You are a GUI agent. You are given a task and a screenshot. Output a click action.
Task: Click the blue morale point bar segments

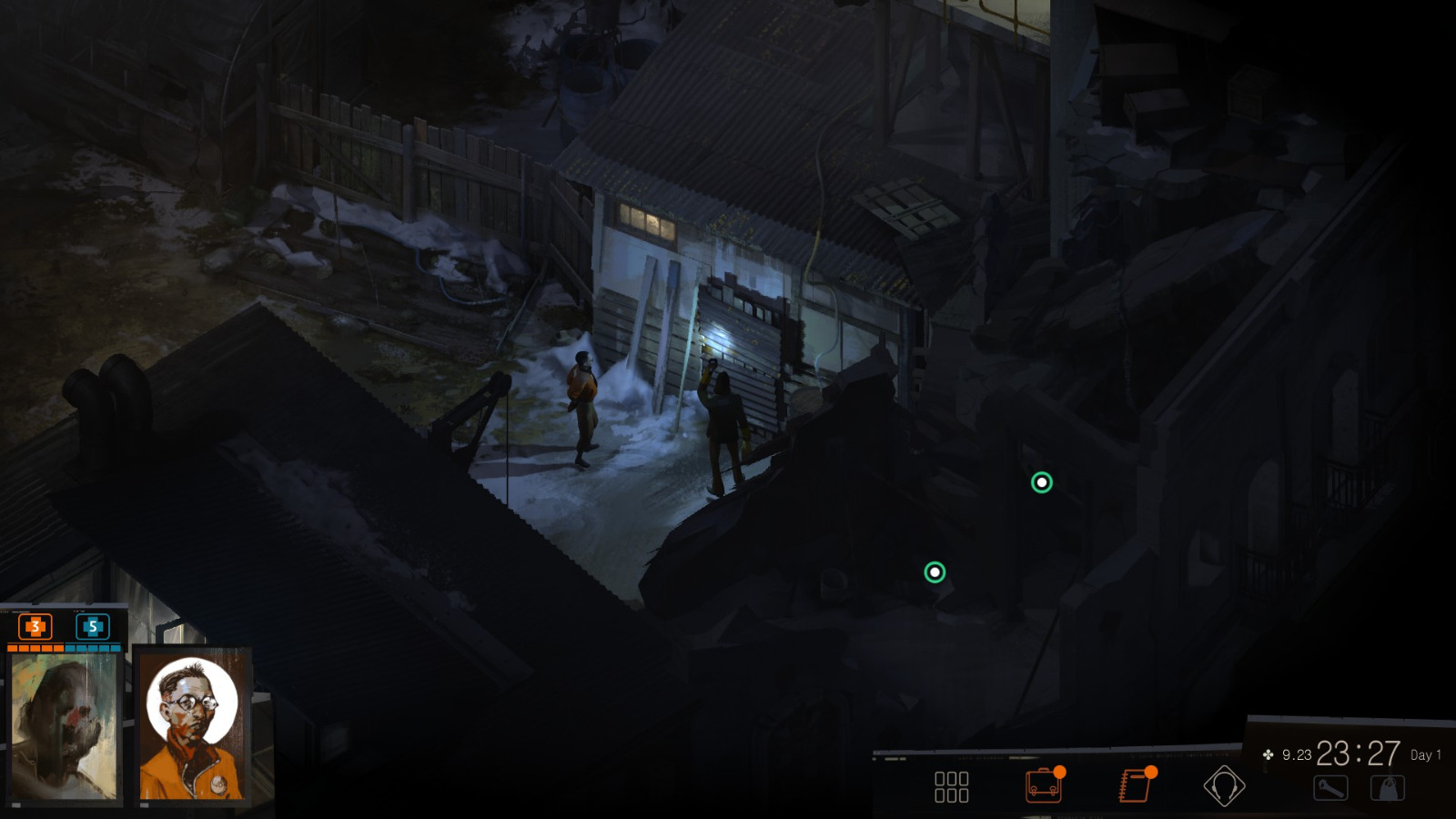[94, 649]
